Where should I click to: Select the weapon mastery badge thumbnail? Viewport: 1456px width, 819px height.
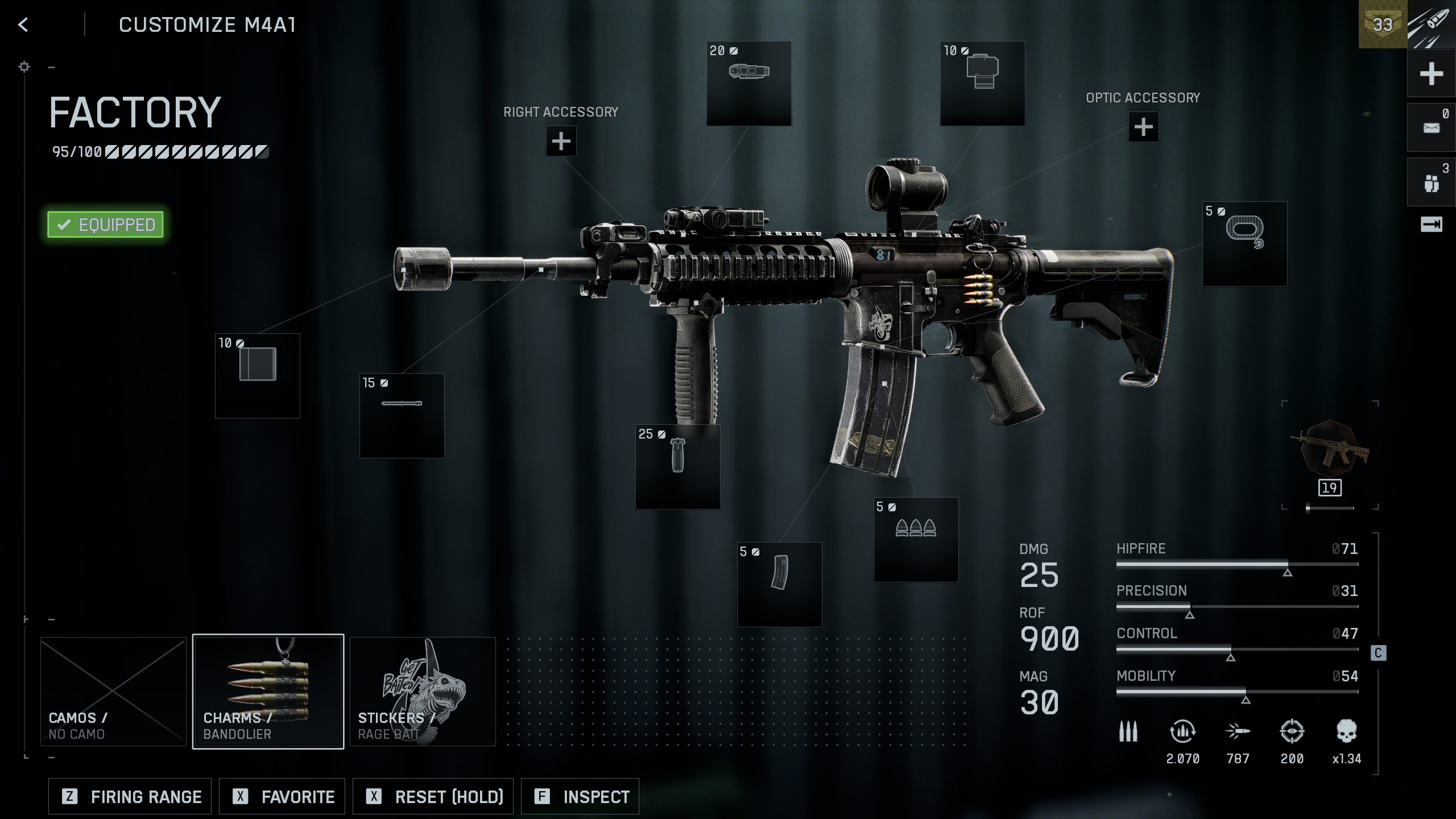(1330, 449)
